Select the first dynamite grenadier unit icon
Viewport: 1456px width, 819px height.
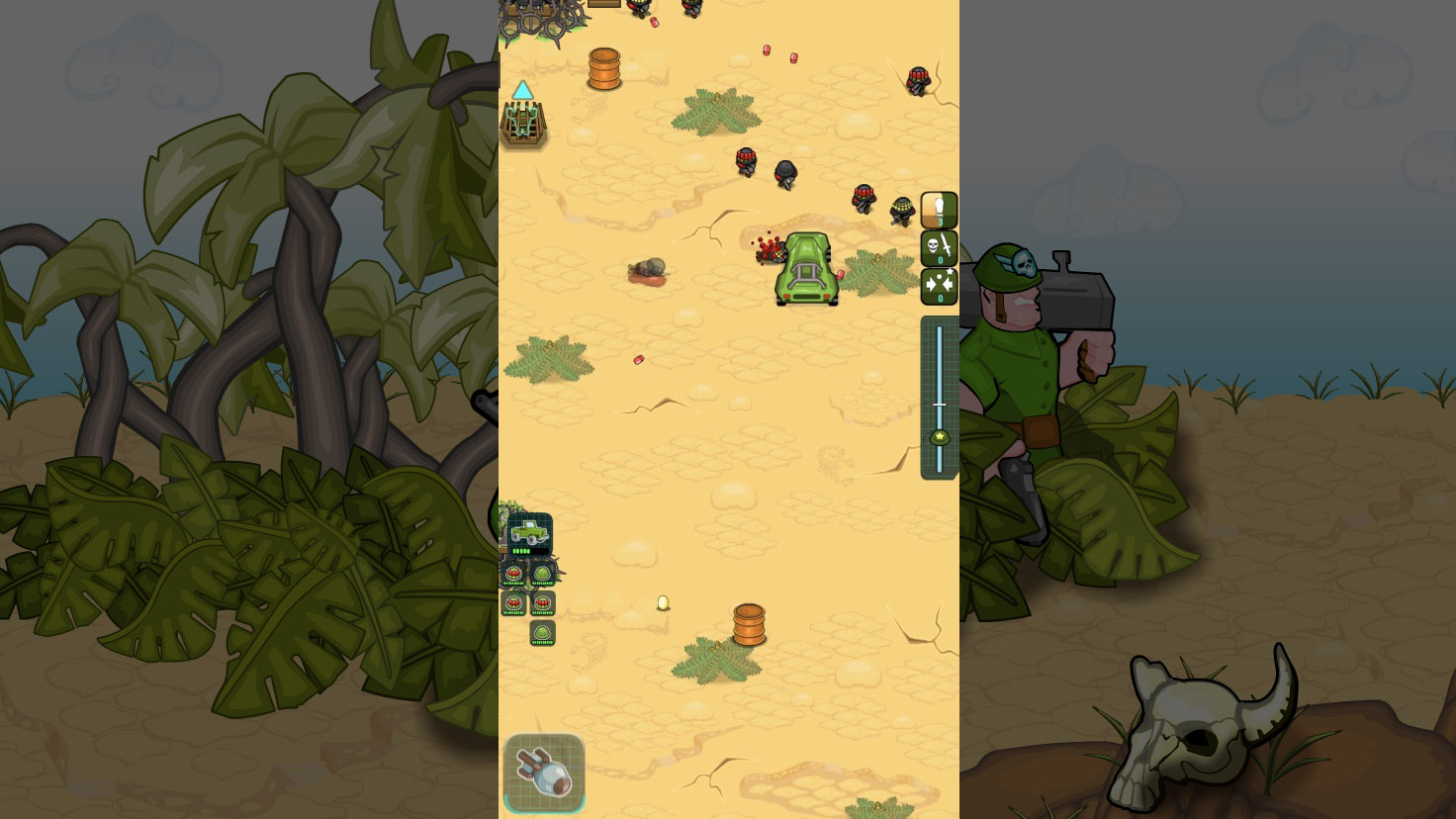[x=513, y=576]
